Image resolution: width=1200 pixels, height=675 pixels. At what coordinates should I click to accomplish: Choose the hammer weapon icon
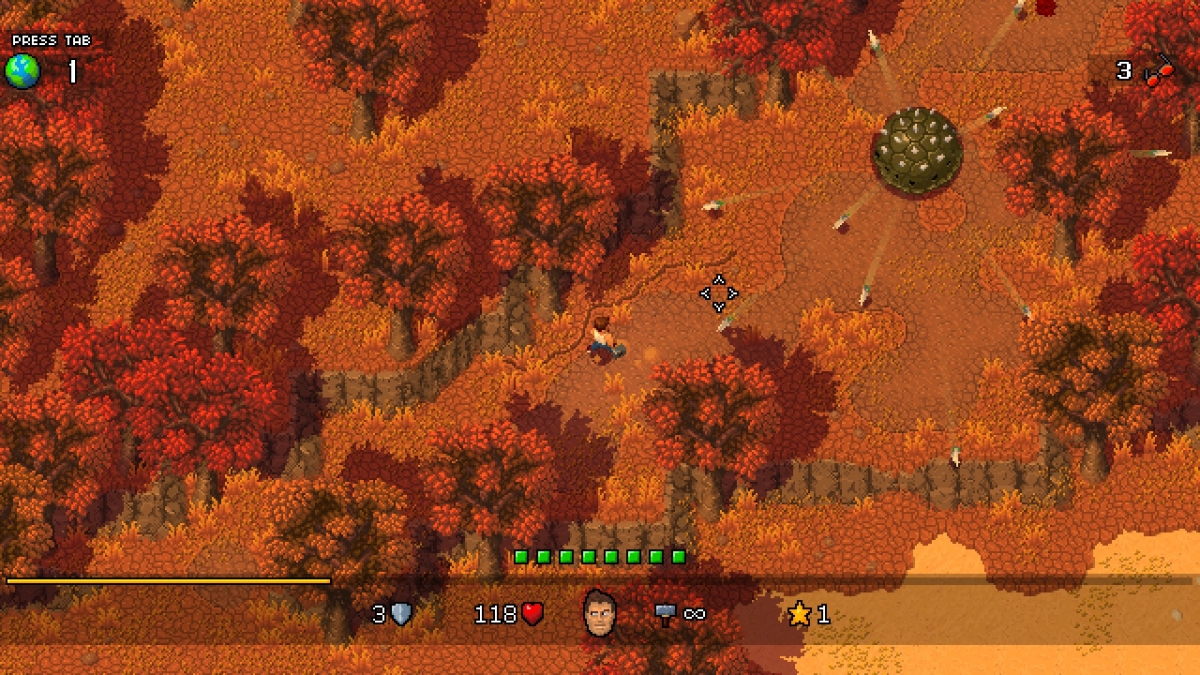point(666,613)
